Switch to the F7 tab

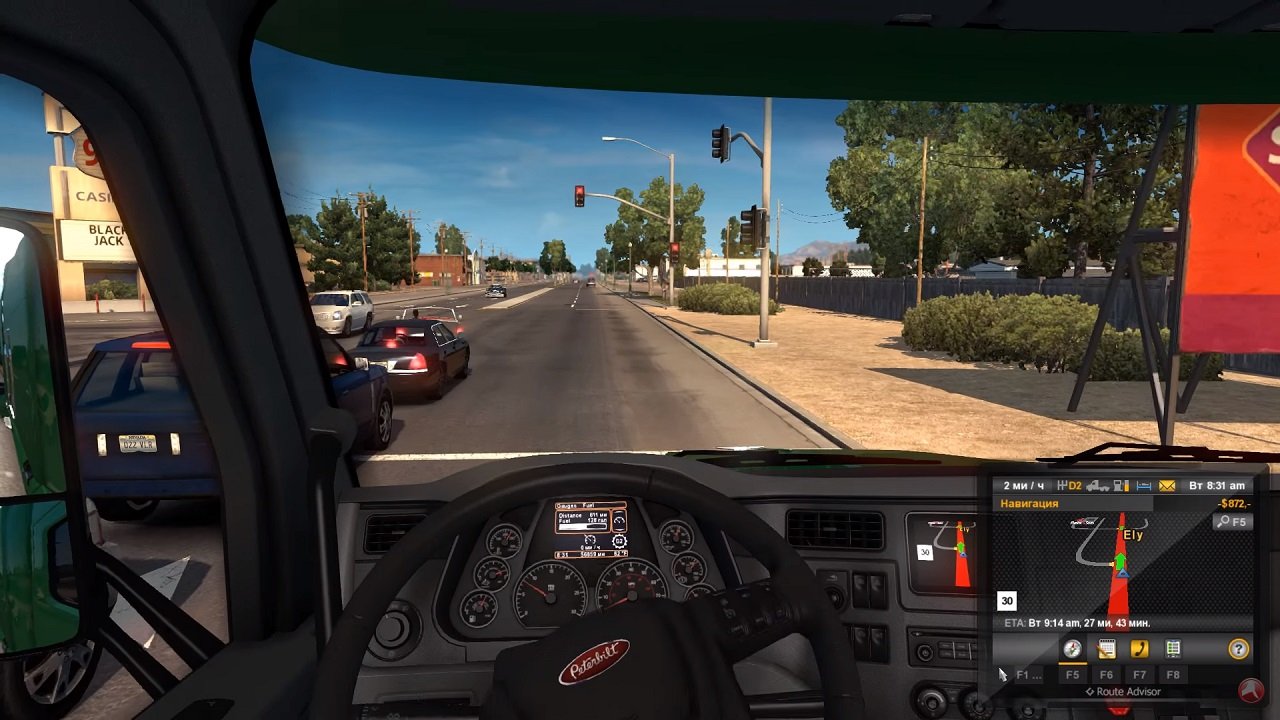1139,675
